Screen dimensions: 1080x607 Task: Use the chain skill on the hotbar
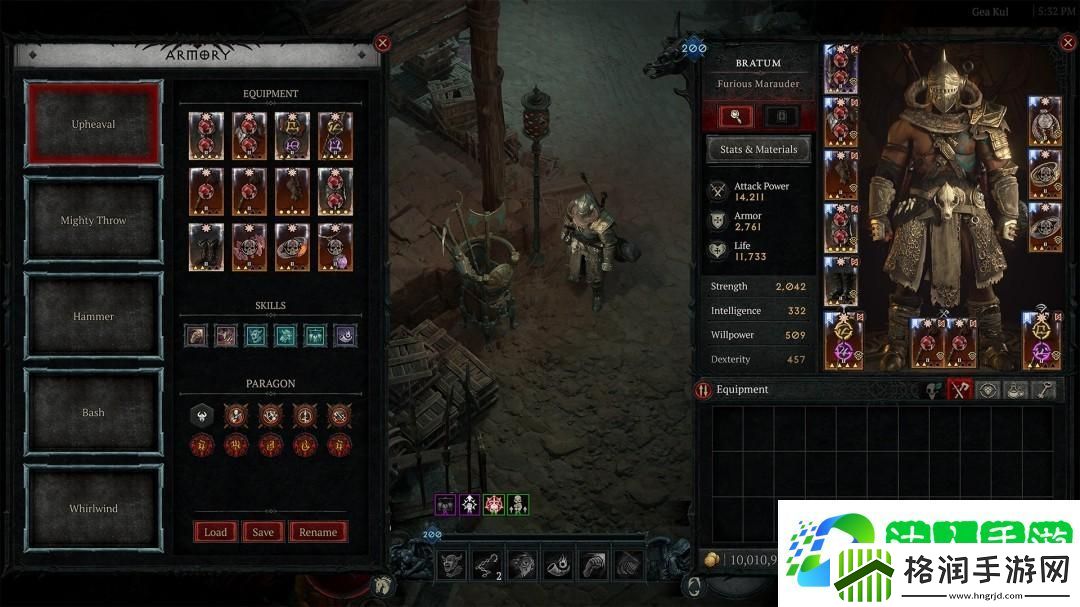click(487, 564)
